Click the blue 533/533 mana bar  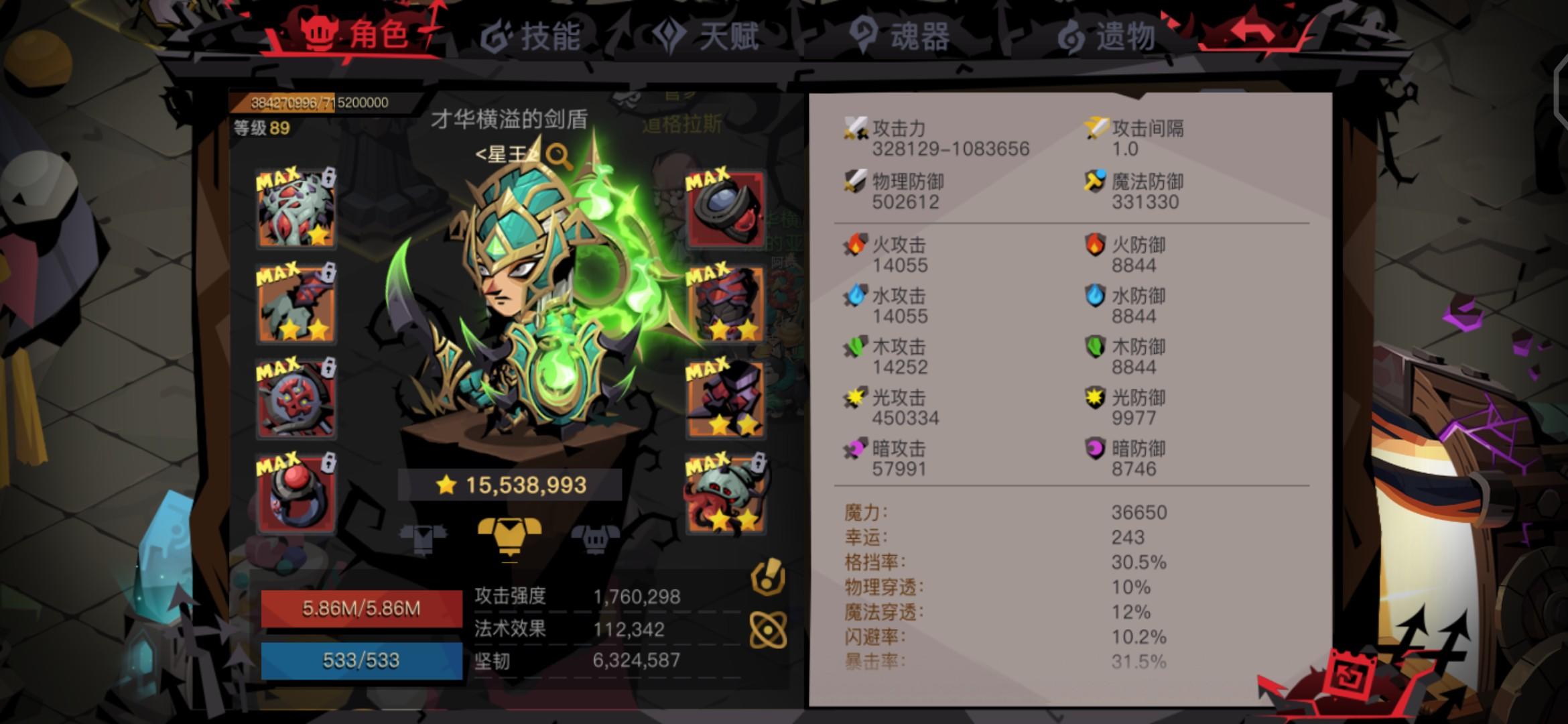coord(362,660)
